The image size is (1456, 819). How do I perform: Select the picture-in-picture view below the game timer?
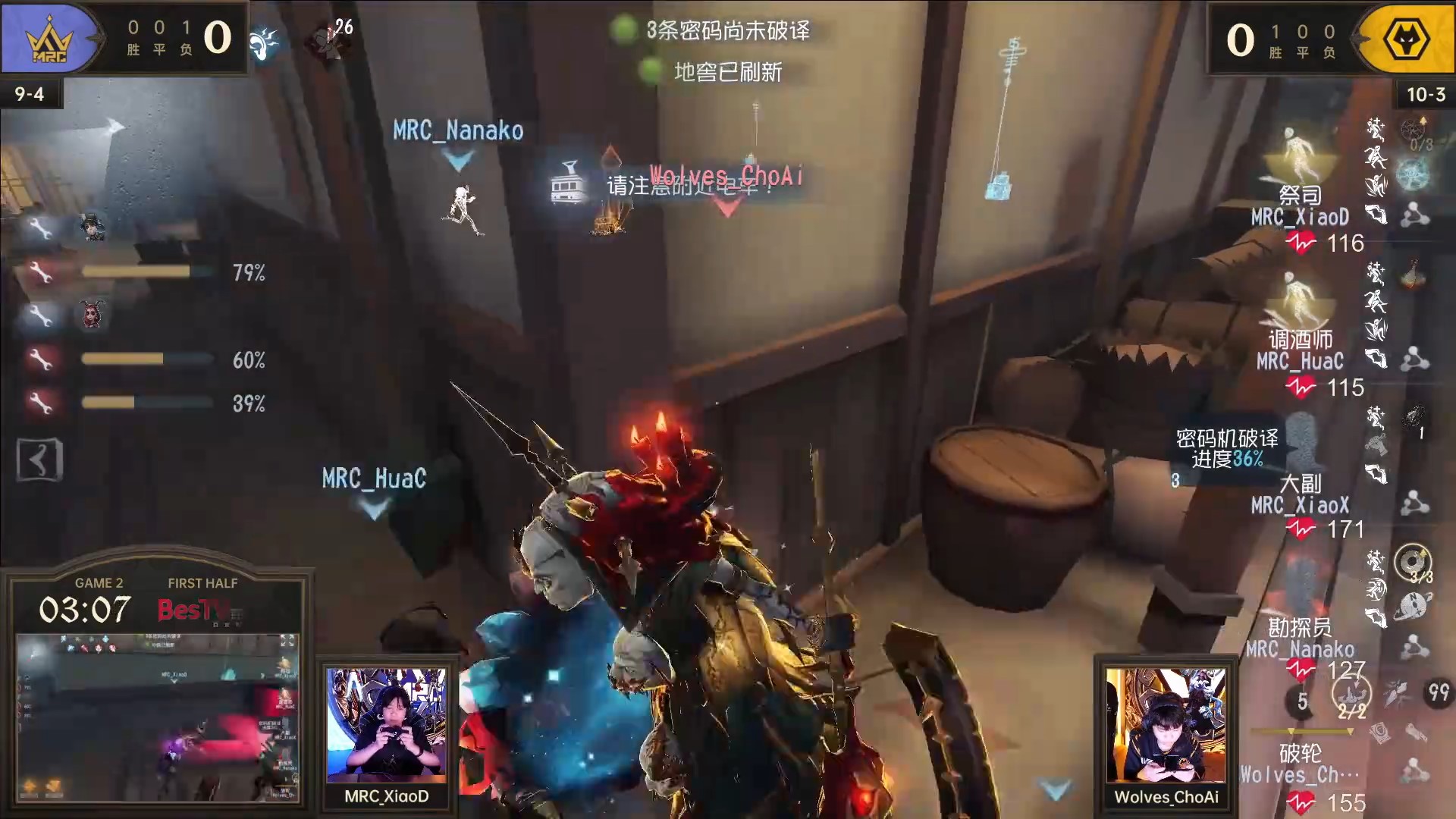click(158, 717)
